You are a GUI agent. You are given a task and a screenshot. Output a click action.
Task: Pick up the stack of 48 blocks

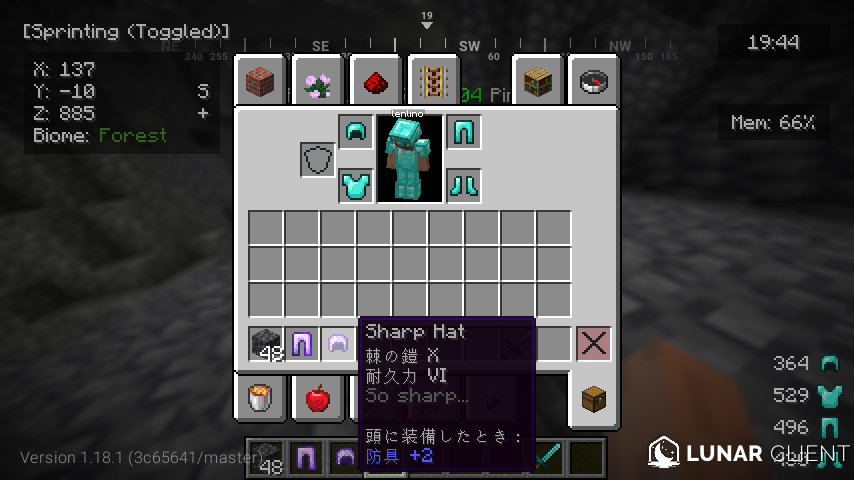(x=266, y=344)
